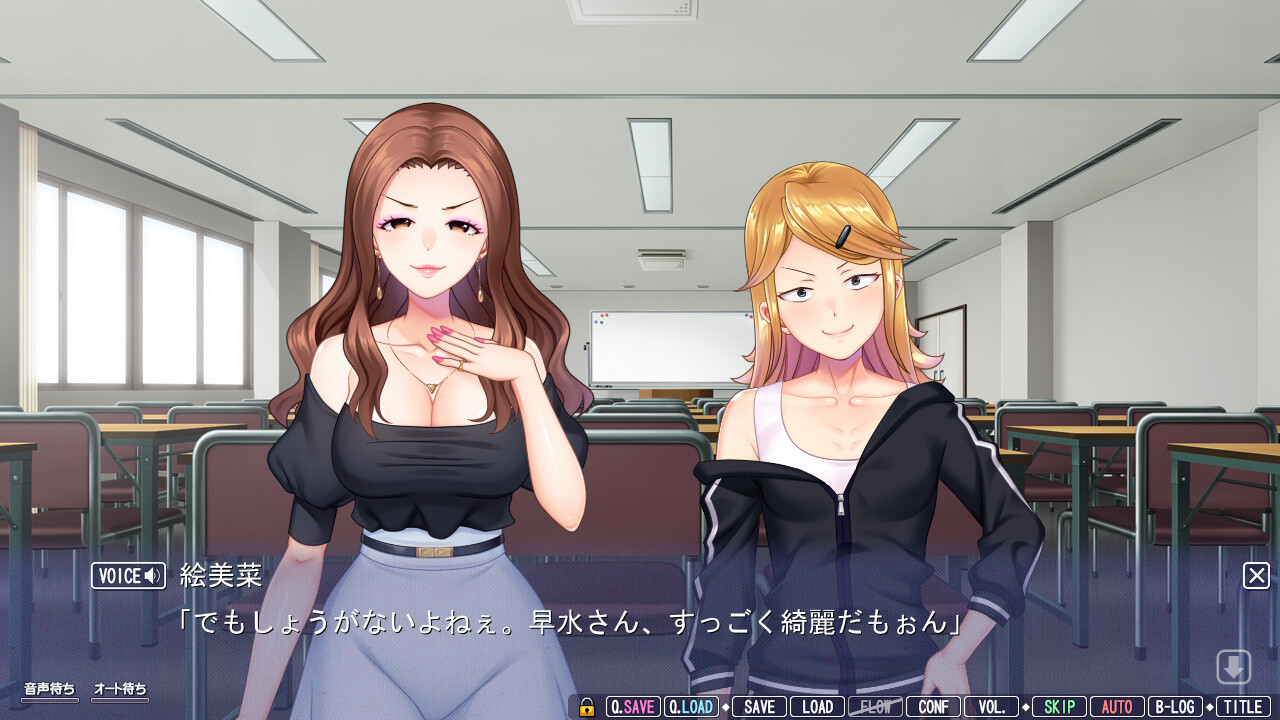Advance dialogue with the down arrow icon

tap(1233, 667)
